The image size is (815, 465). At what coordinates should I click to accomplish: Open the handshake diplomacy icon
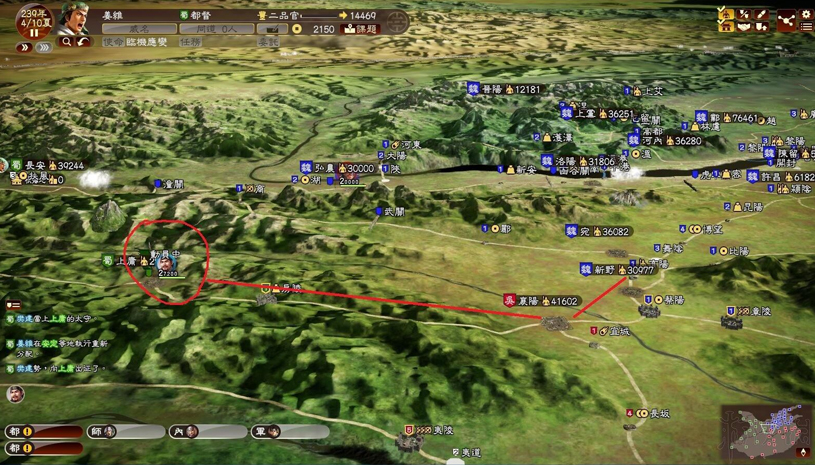coord(745,27)
